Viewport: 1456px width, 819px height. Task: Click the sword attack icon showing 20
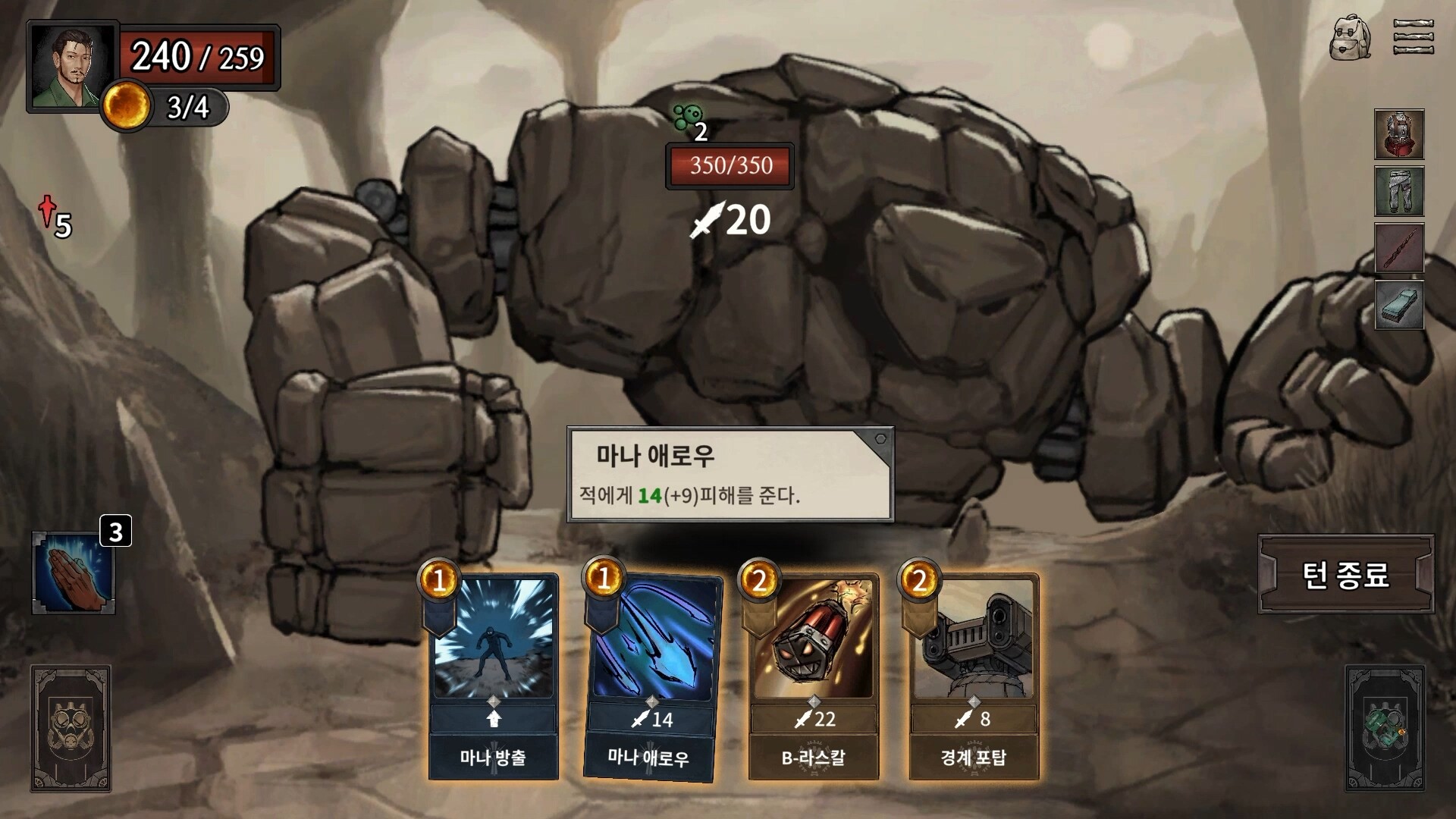coord(728,221)
